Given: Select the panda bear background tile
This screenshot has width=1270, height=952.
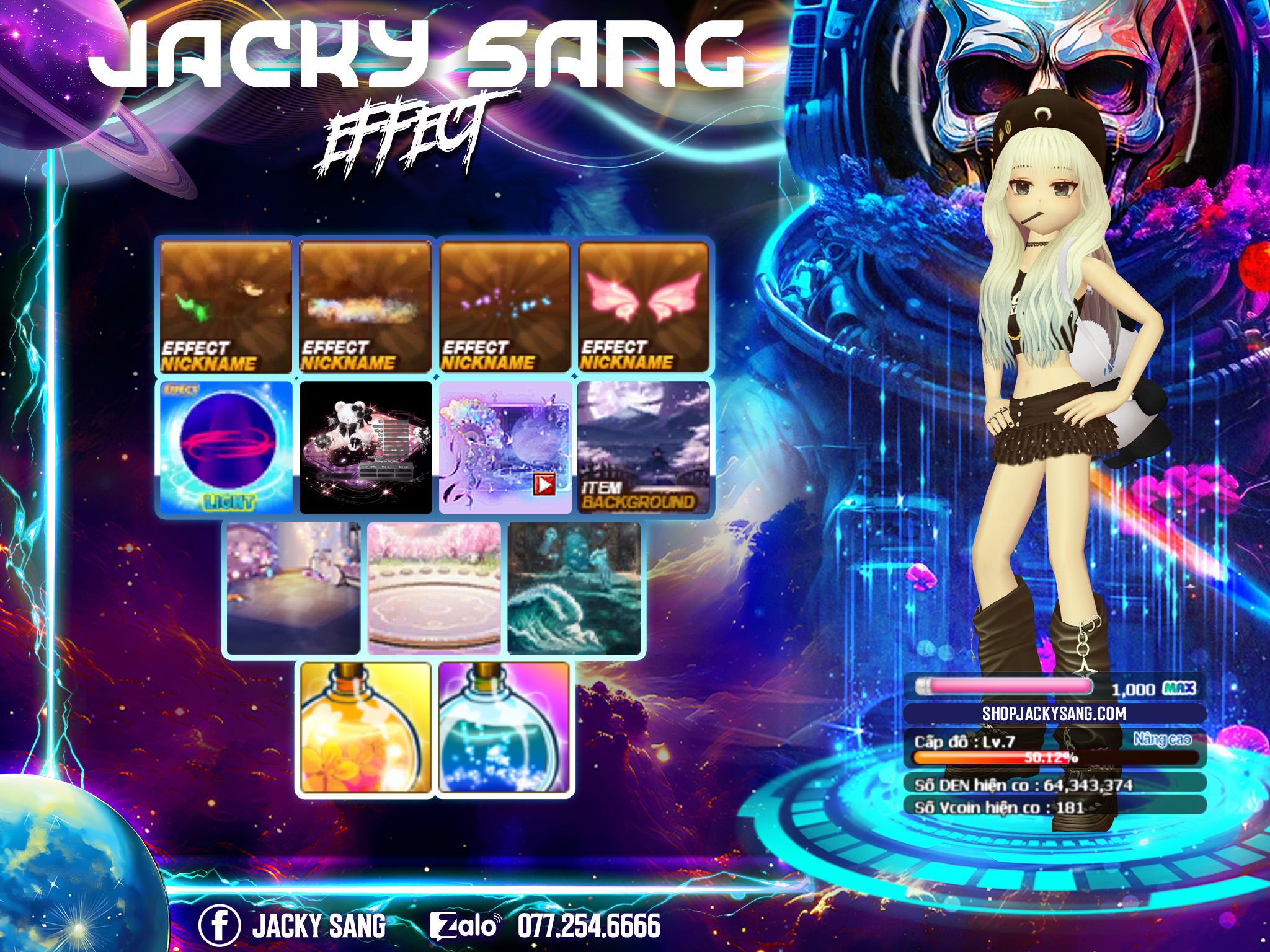Looking at the screenshot, I should [x=365, y=447].
